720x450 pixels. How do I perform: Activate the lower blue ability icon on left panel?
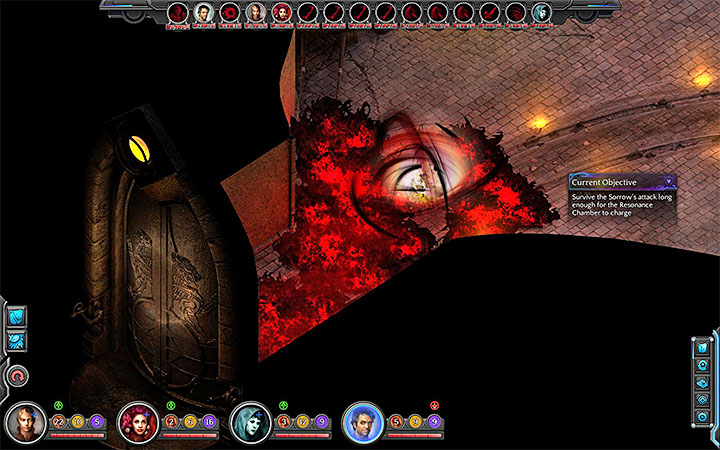click(x=17, y=341)
